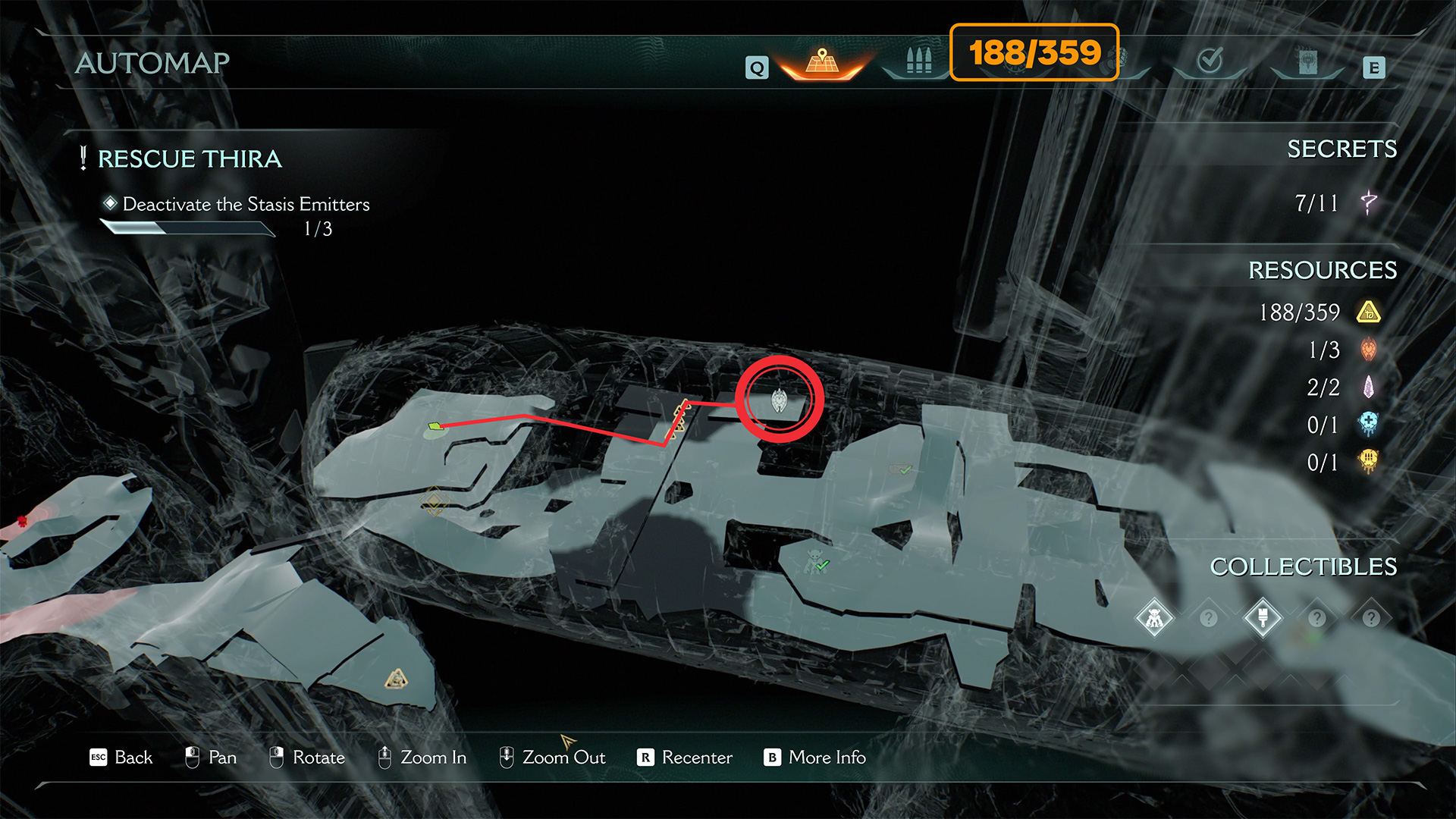Select the diamond objective marker on map
This screenshot has height=819, width=1456.
[434, 501]
